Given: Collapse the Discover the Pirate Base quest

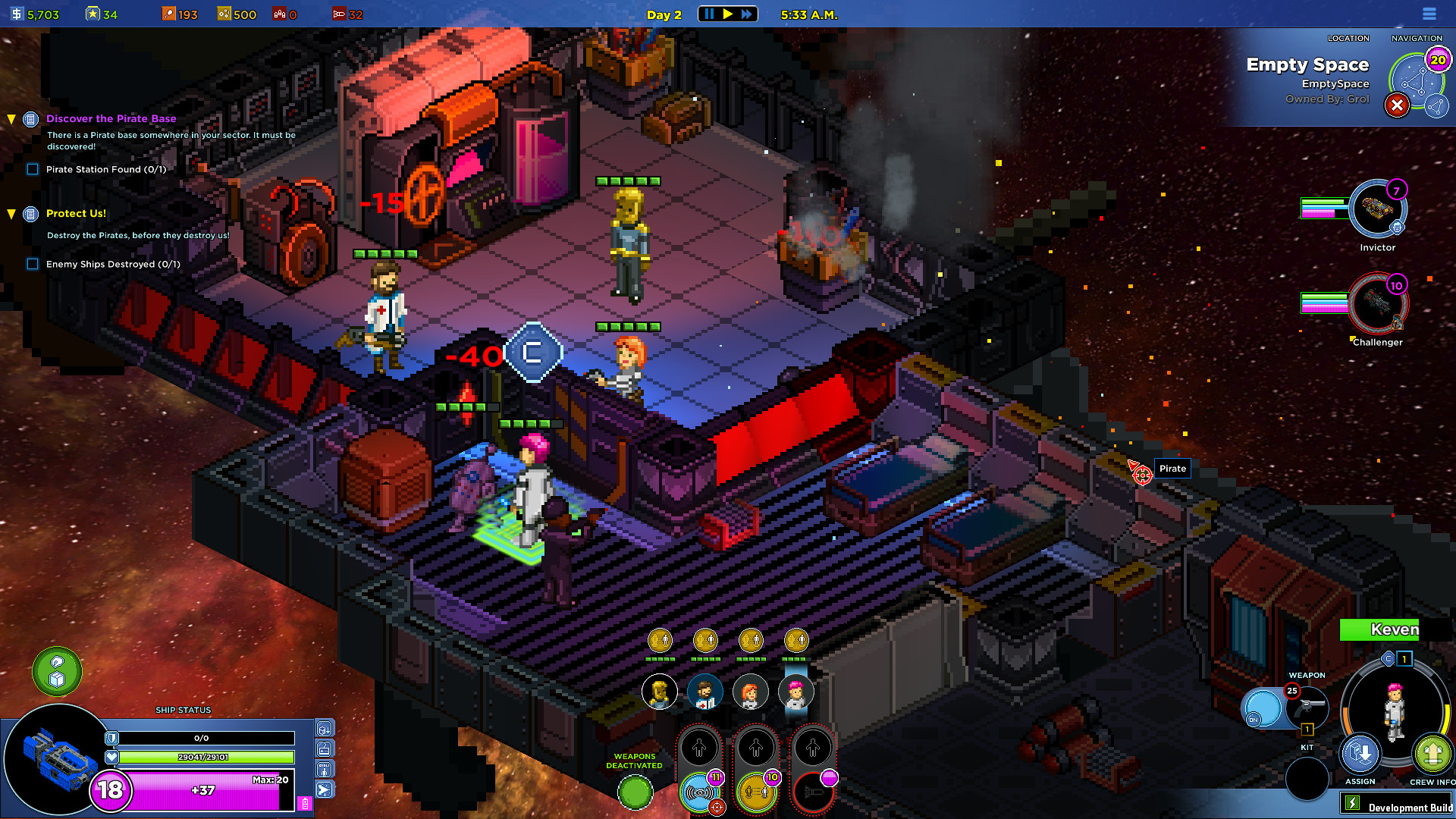Looking at the screenshot, I should (x=11, y=119).
